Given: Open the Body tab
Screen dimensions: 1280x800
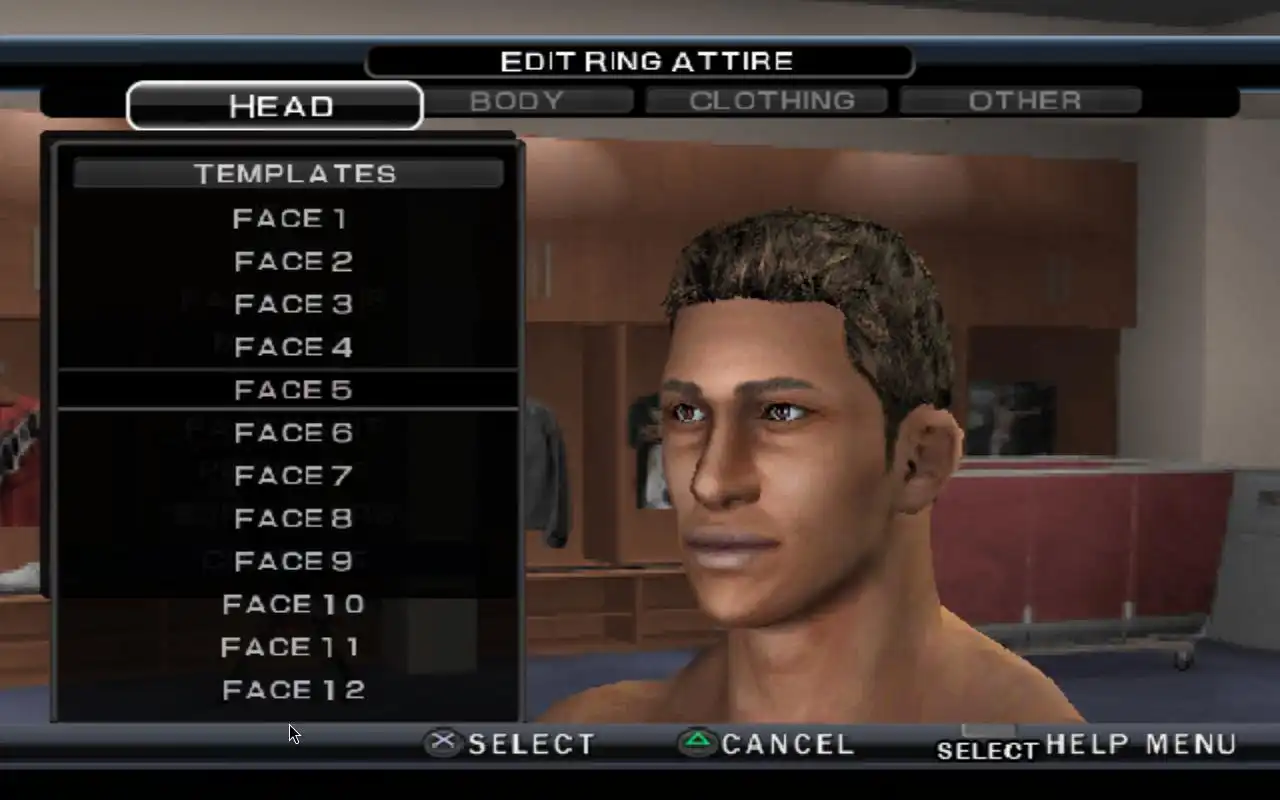Looking at the screenshot, I should pos(516,101).
